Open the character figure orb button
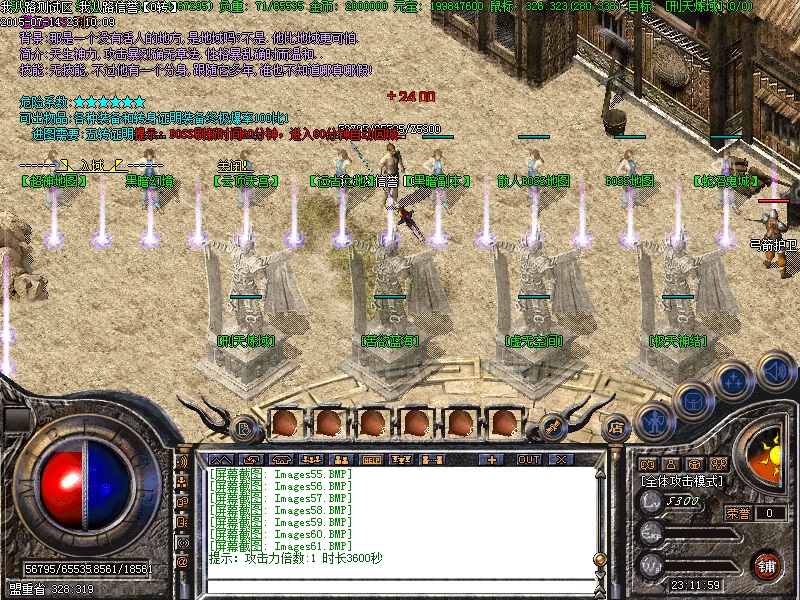This screenshot has width=800, height=600. [654, 421]
